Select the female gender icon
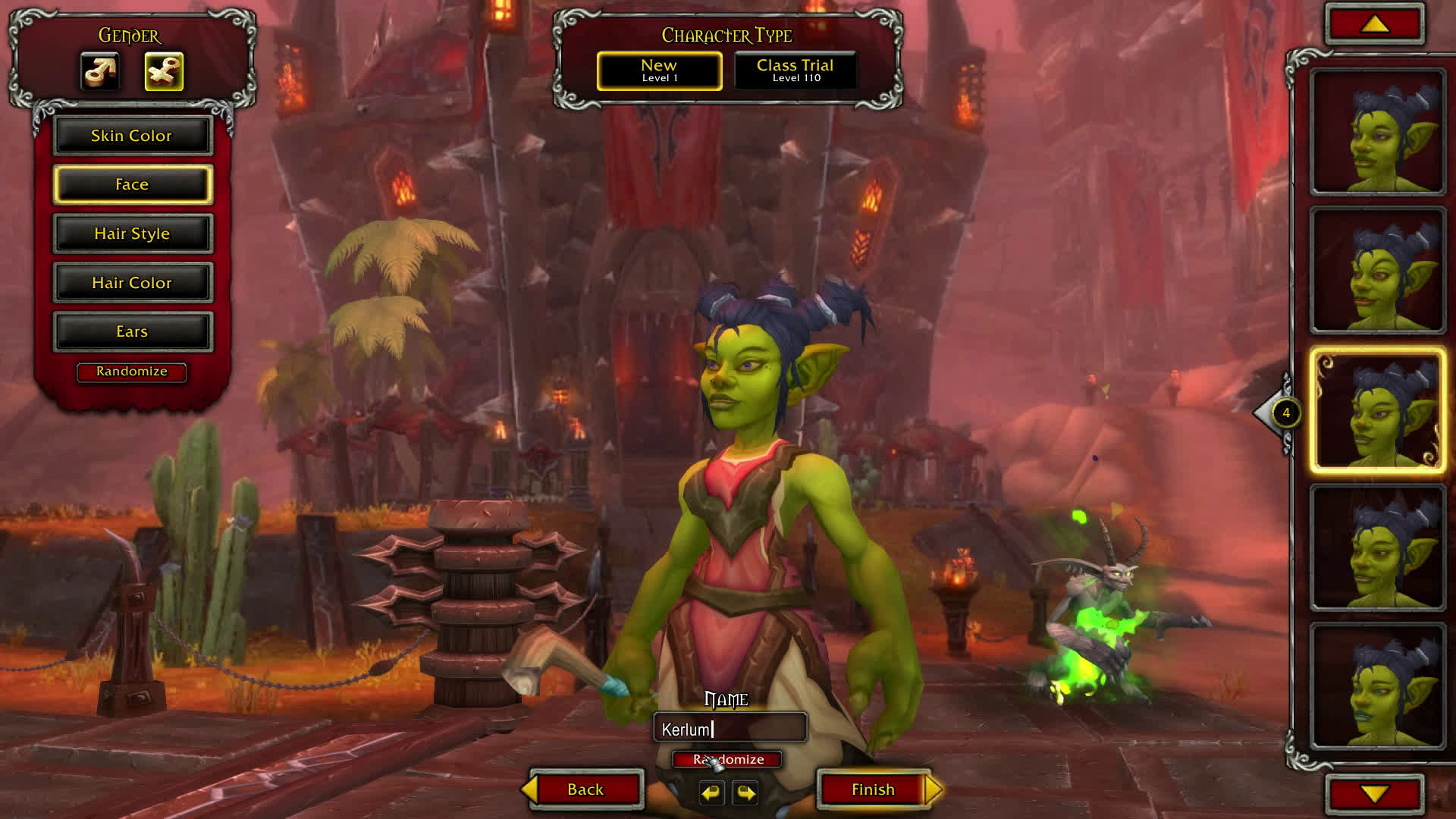Viewport: 1456px width, 819px height. pyautogui.click(x=164, y=72)
